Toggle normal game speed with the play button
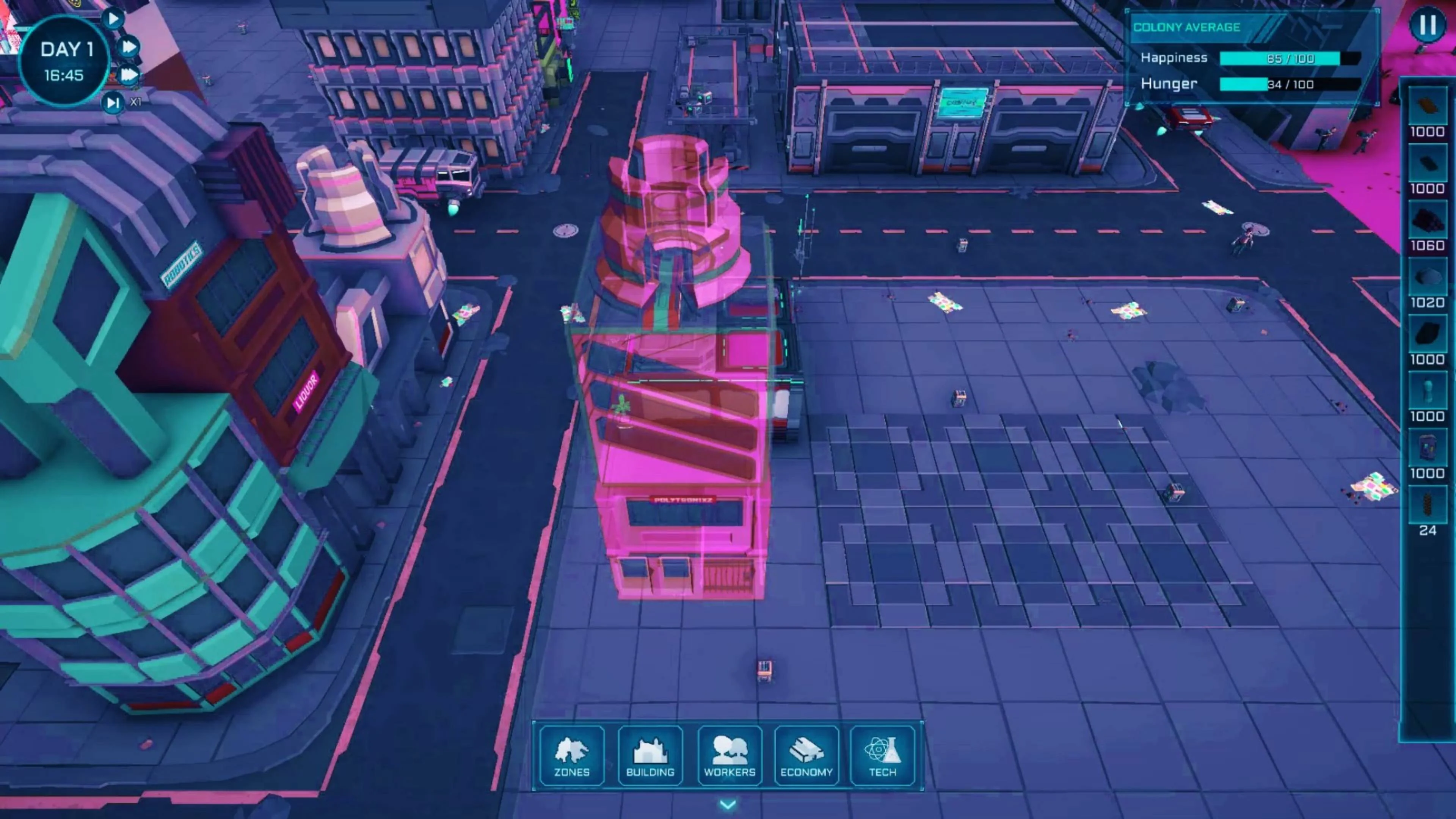Viewport: 1456px width, 819px height. pos(113,19)
